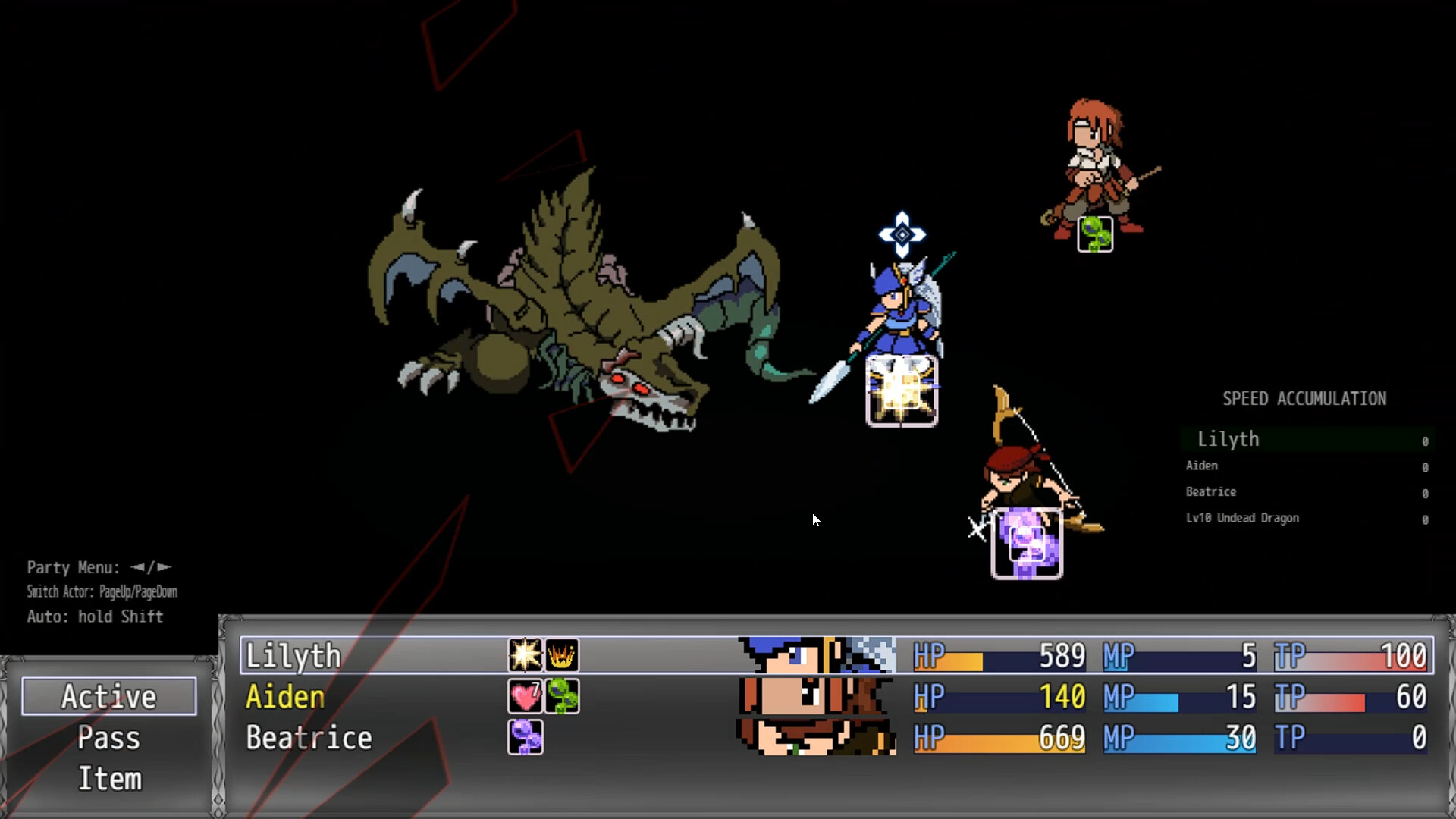Toggle the Active battle mode option

(x=108, y=695)
